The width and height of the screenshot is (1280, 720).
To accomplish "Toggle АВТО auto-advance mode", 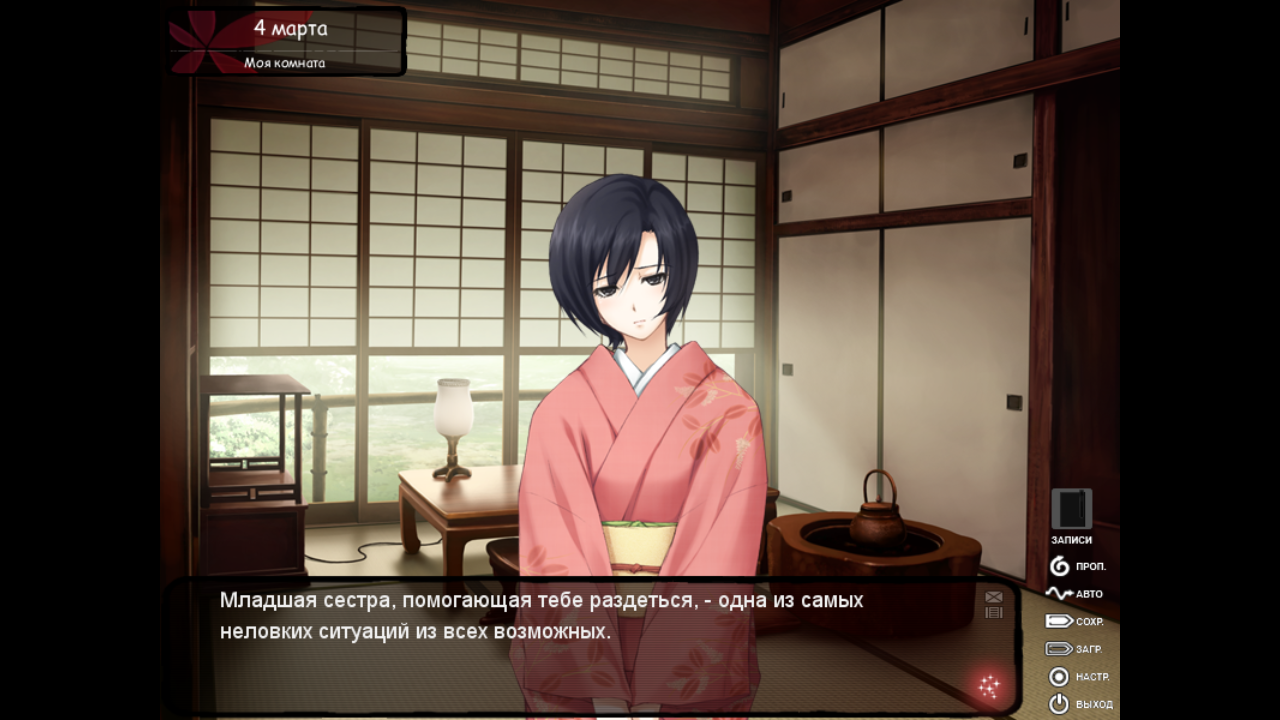I will pyautogui.click(x=1074, y=594).
